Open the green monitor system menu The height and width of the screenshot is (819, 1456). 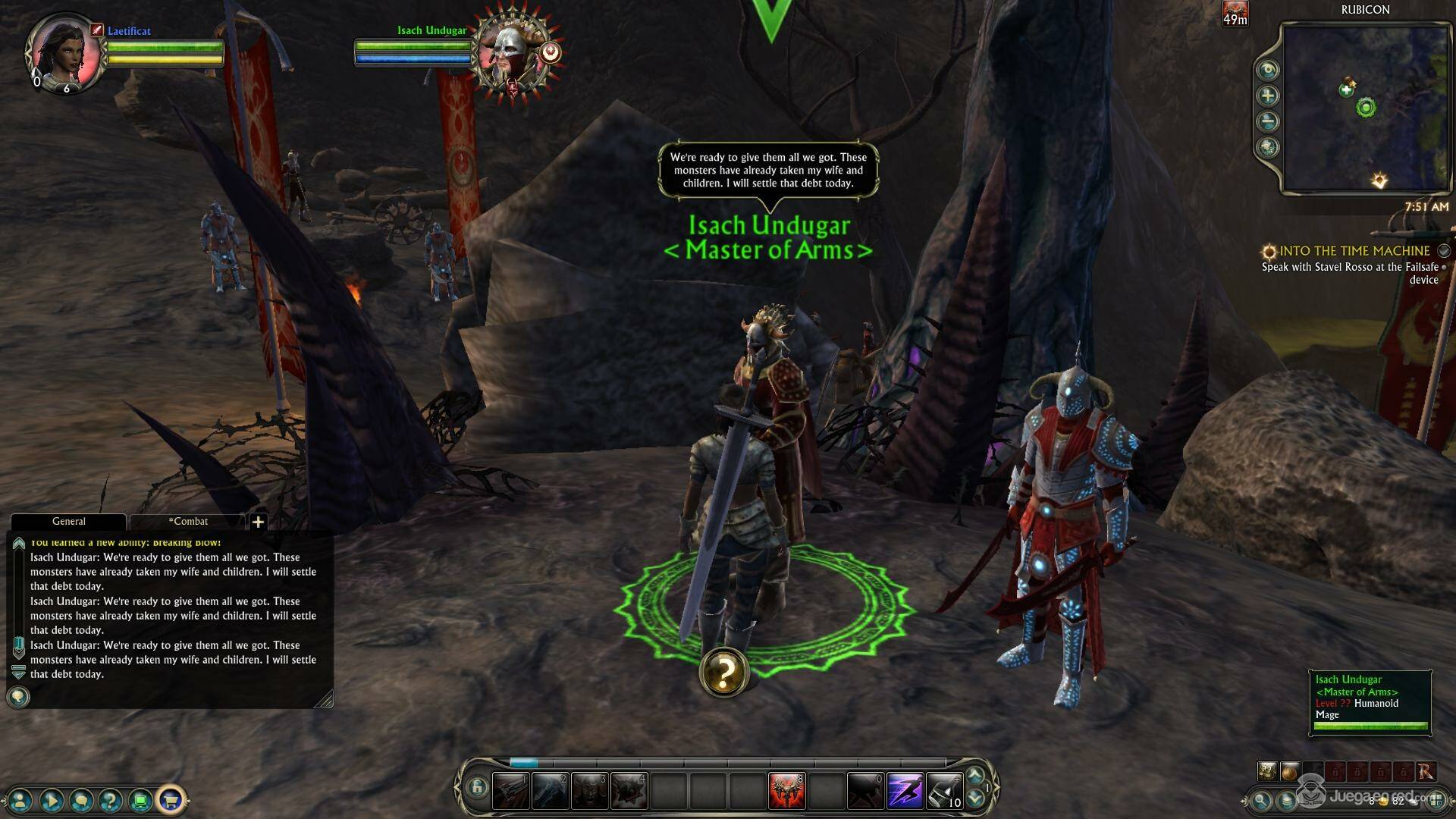140,799
